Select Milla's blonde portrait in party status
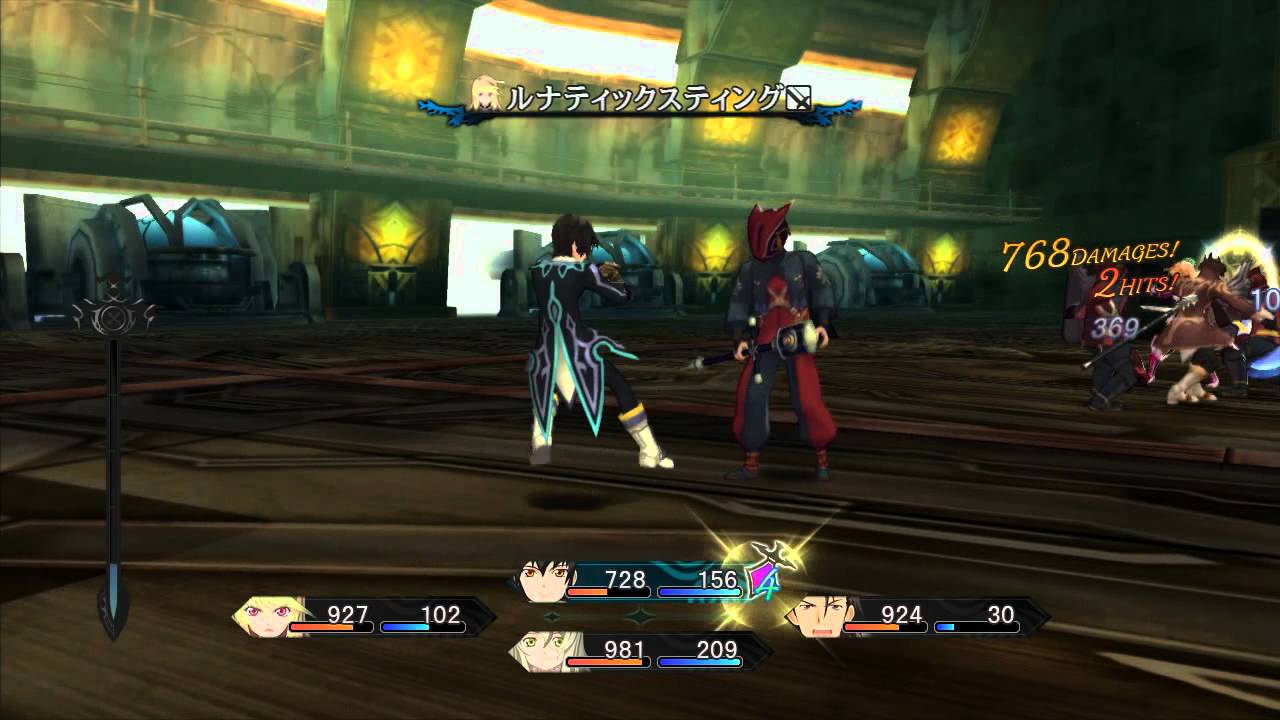Image resolution: width=1280 pixels, height=720 pixels. click(262, 615)
